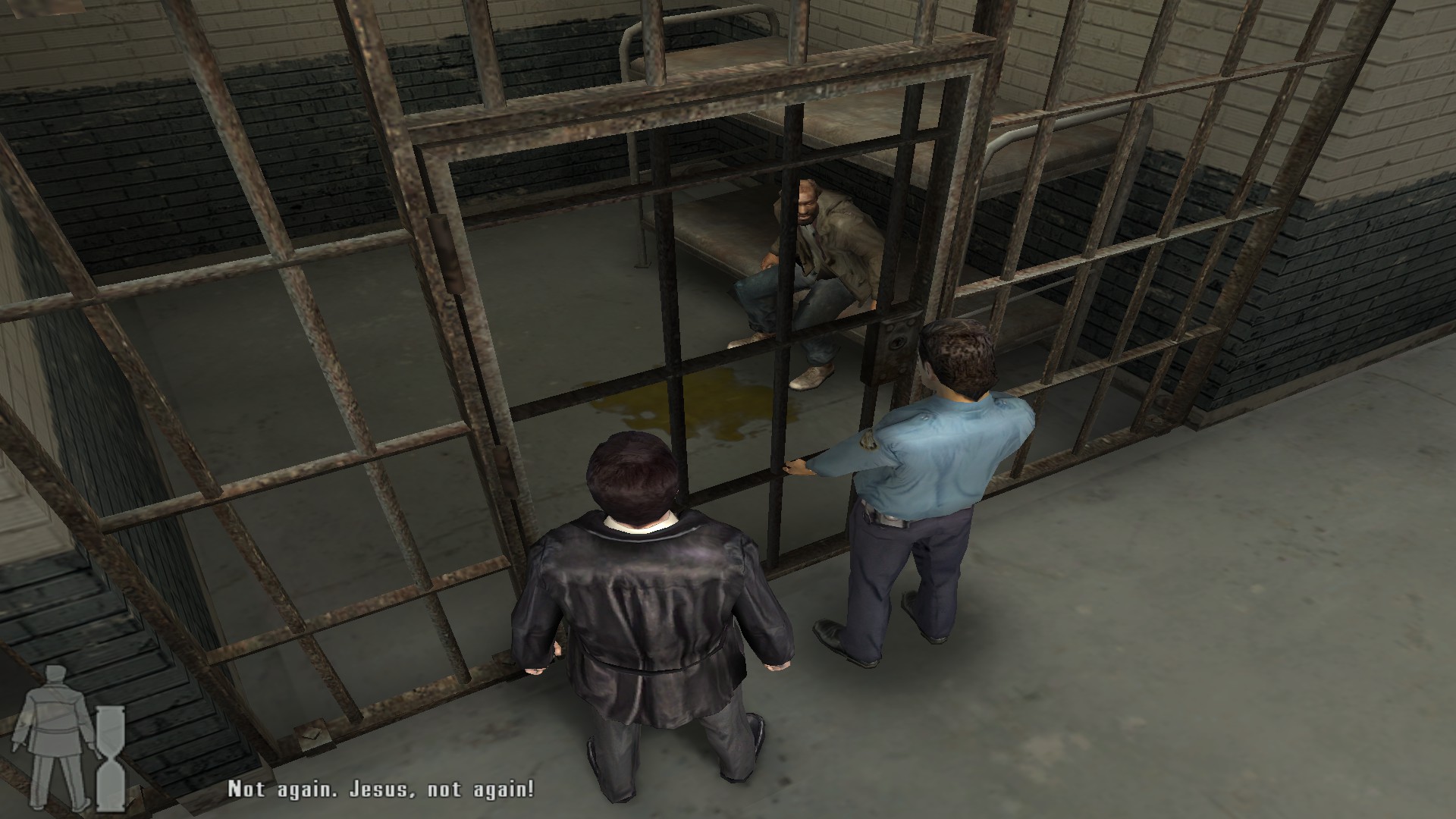The width and height of the screenshot is (1456, 819).
Task: Click Max Payne in the black leather coat
Action: coord(652,599)
